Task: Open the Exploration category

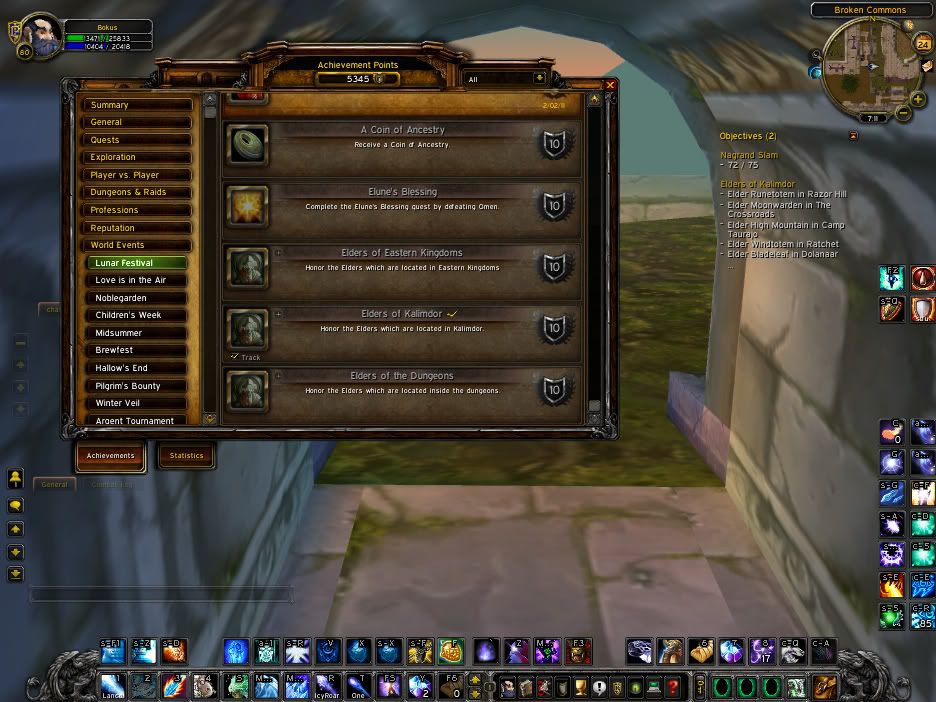Action: 137,157
